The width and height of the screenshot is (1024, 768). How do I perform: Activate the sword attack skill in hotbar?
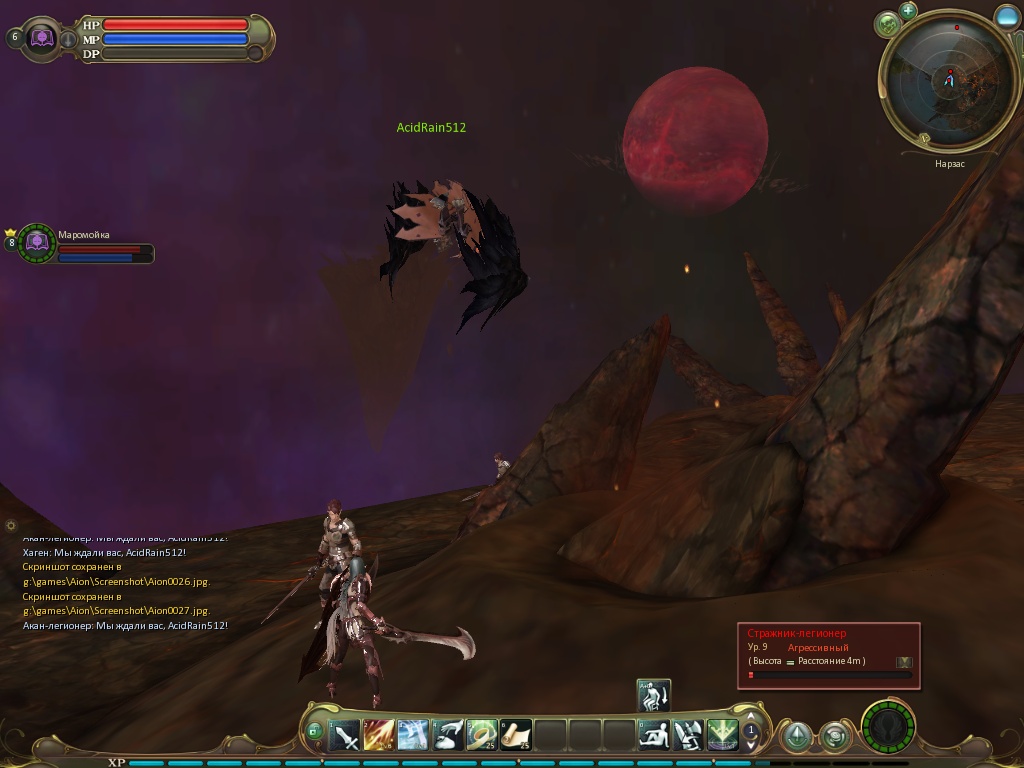pos(345,736)
